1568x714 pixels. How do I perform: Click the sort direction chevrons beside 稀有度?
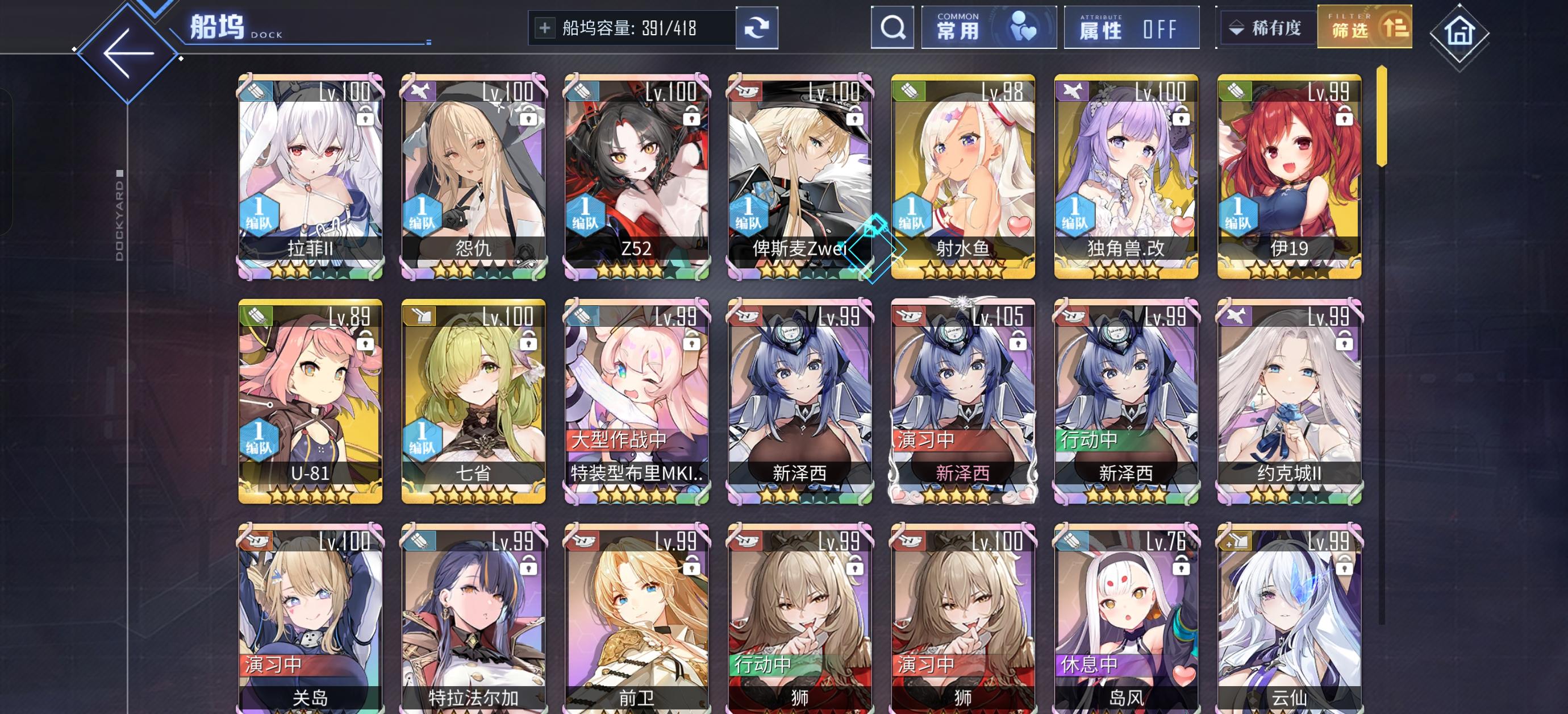tap(1236, 27)
